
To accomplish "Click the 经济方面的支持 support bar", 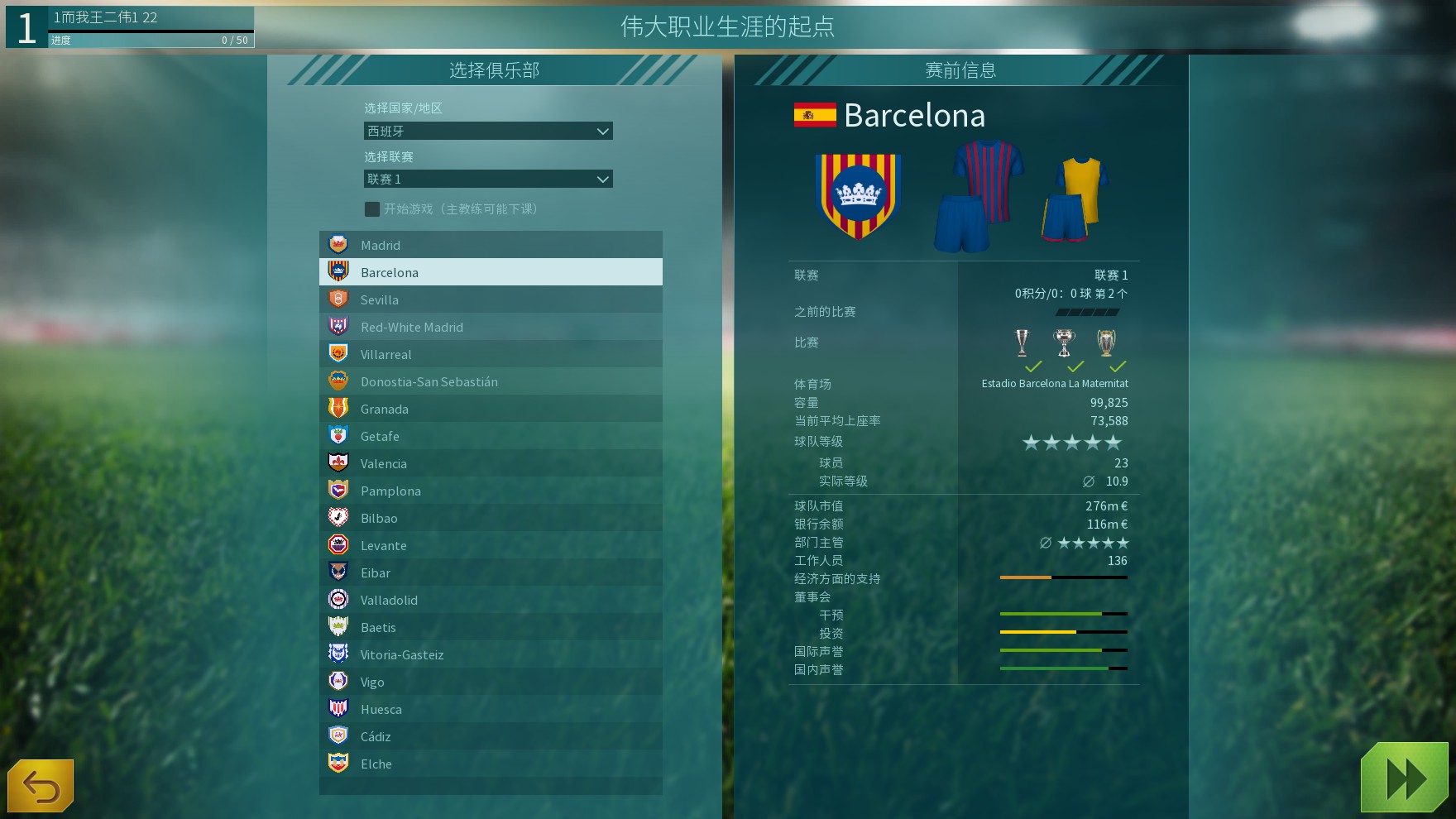I will [1064, 578].
